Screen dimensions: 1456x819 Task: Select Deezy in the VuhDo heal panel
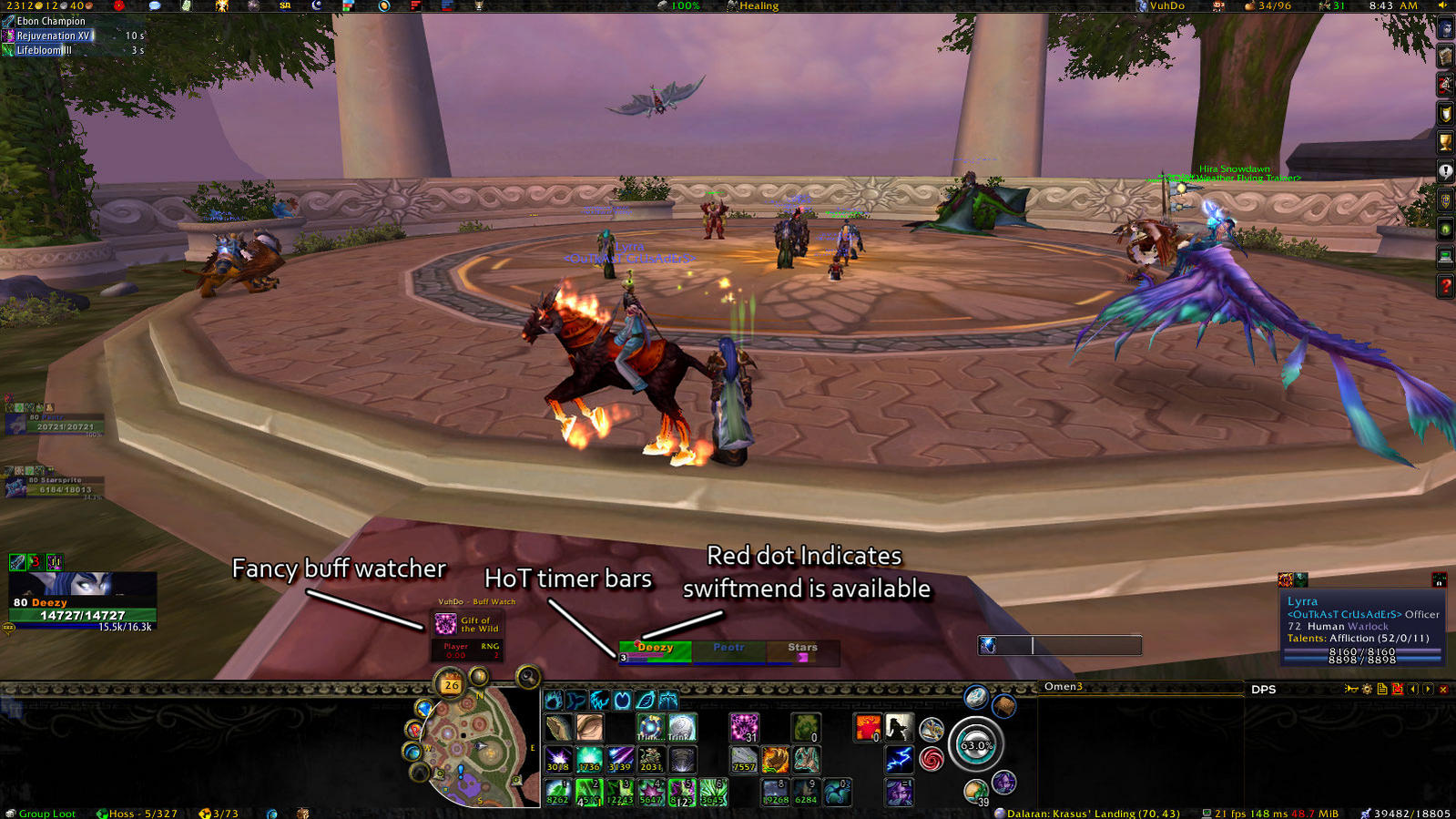tap(655, 649)
